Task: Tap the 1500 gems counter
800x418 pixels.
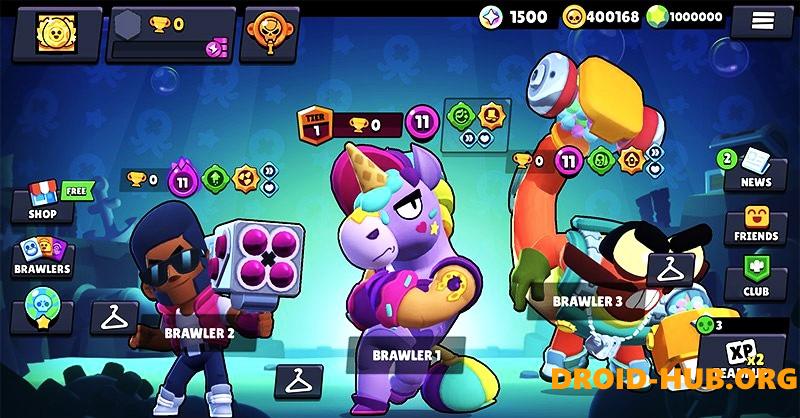Action: pos(514,17)
